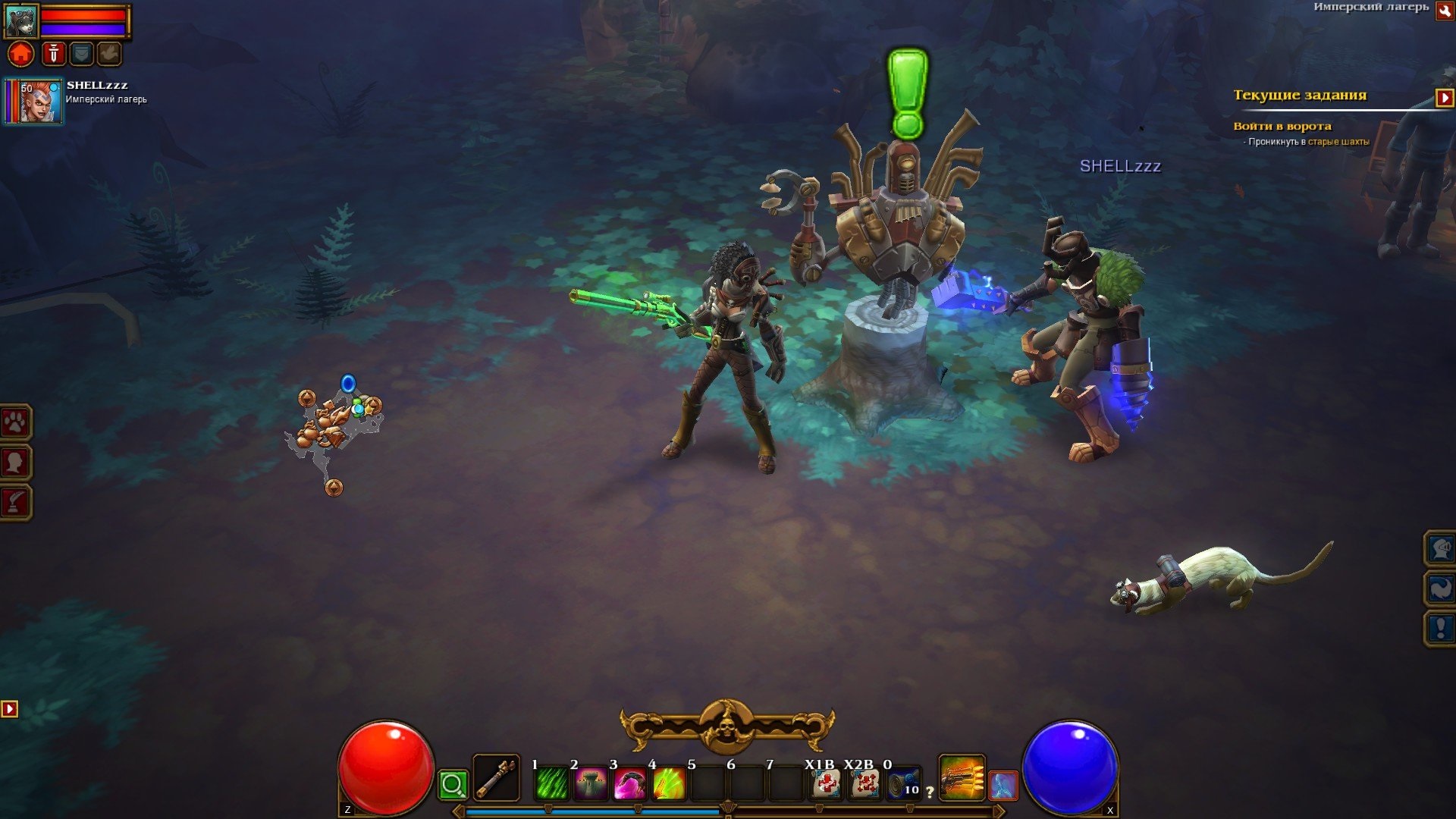The width and height of the screenshot is (1456, 819).
Task: Click the green magnifier button on hotbar
Action: [x=453, y=784]
